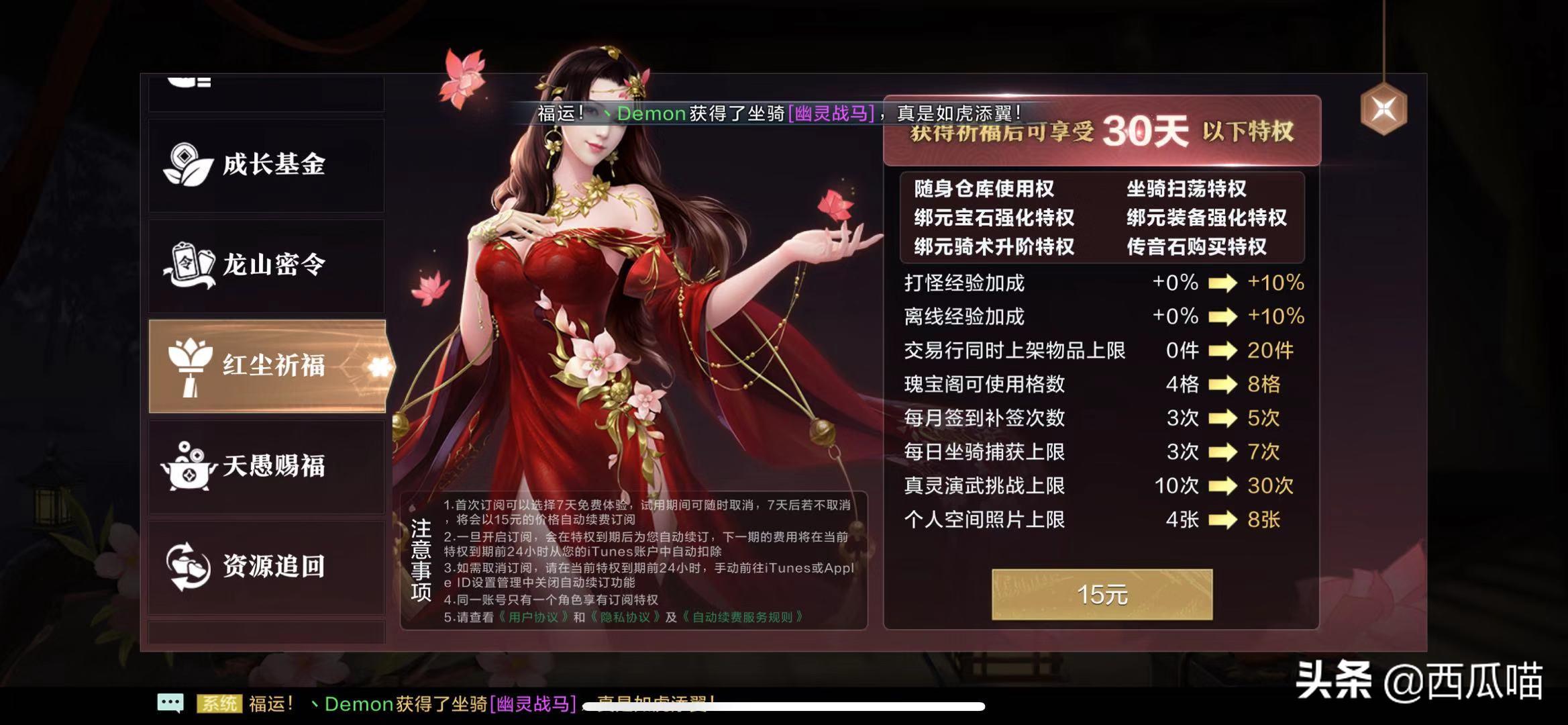The width and height of the screenshot is (1568, 725).
Task: Click the 成长基金 coin-and-leaf icon
Action: point(188,163)
